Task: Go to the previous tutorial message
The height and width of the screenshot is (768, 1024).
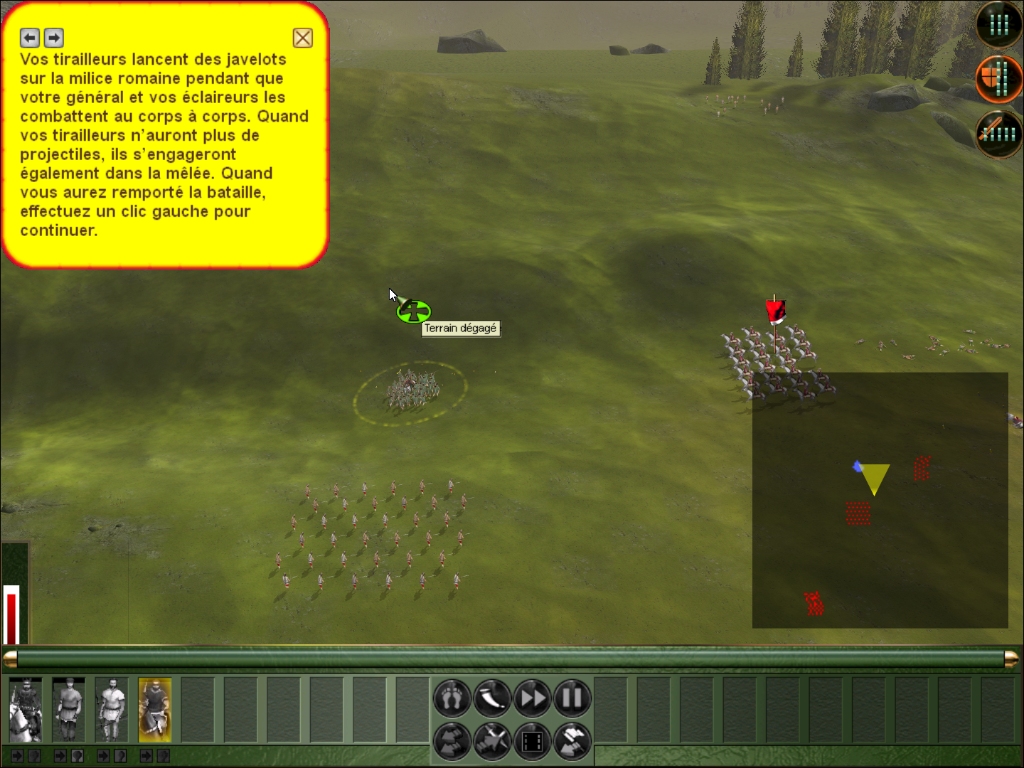Action: coord(30,38)
